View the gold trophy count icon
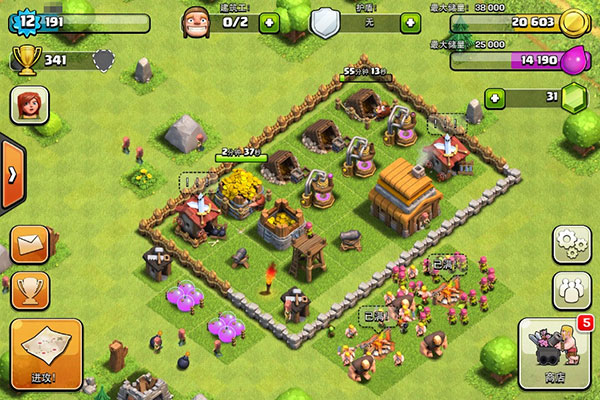Image resolution: width=600 pixels, height=400 pixels. [25, 60]
